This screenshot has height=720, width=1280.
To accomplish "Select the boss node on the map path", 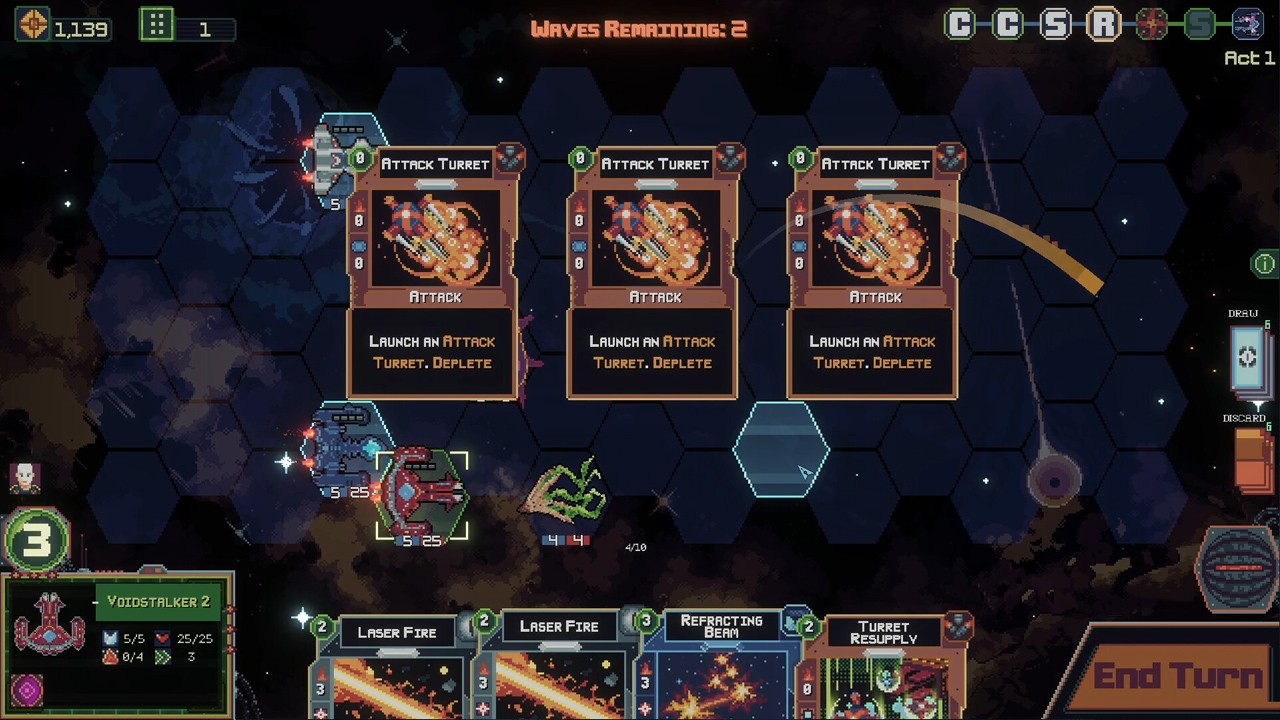I will coord(1151,25).
